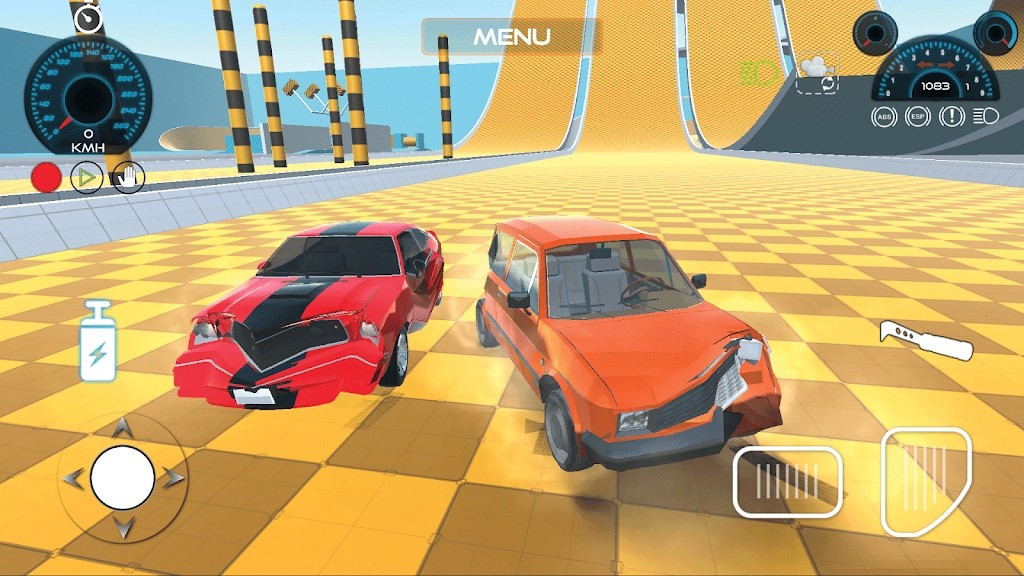Tap the virtual joystick white knob
The image size is (1024, 576).
pos(122,478)
